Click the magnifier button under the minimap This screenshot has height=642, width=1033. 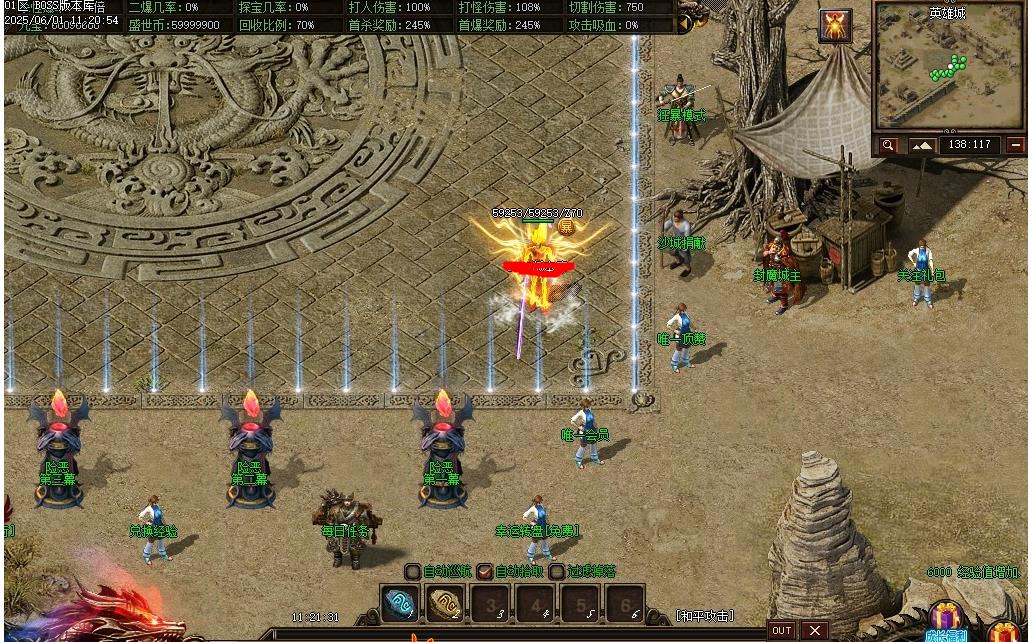click(887, 145)
